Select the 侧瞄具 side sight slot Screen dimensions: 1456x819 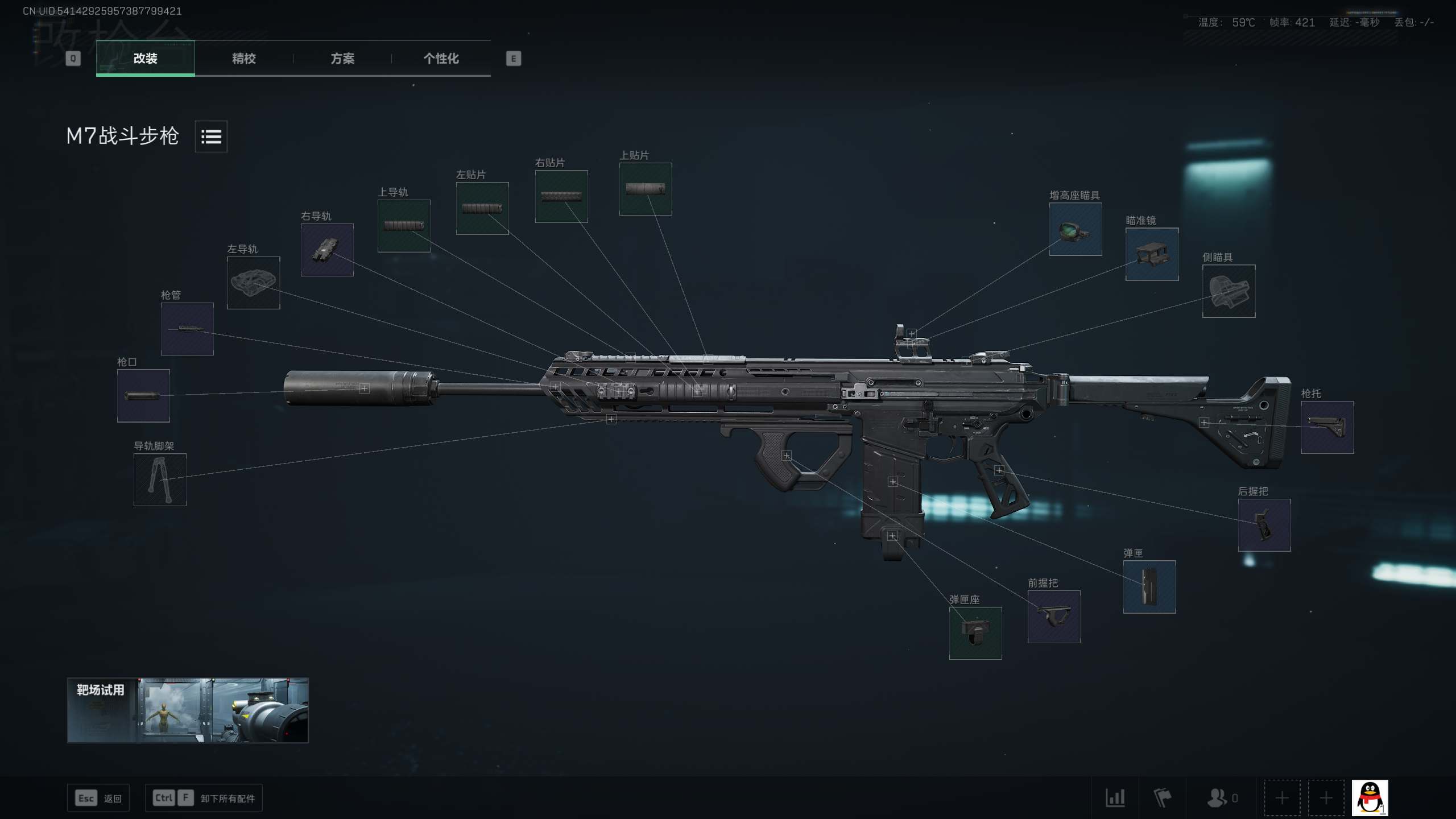[1228, 291]
